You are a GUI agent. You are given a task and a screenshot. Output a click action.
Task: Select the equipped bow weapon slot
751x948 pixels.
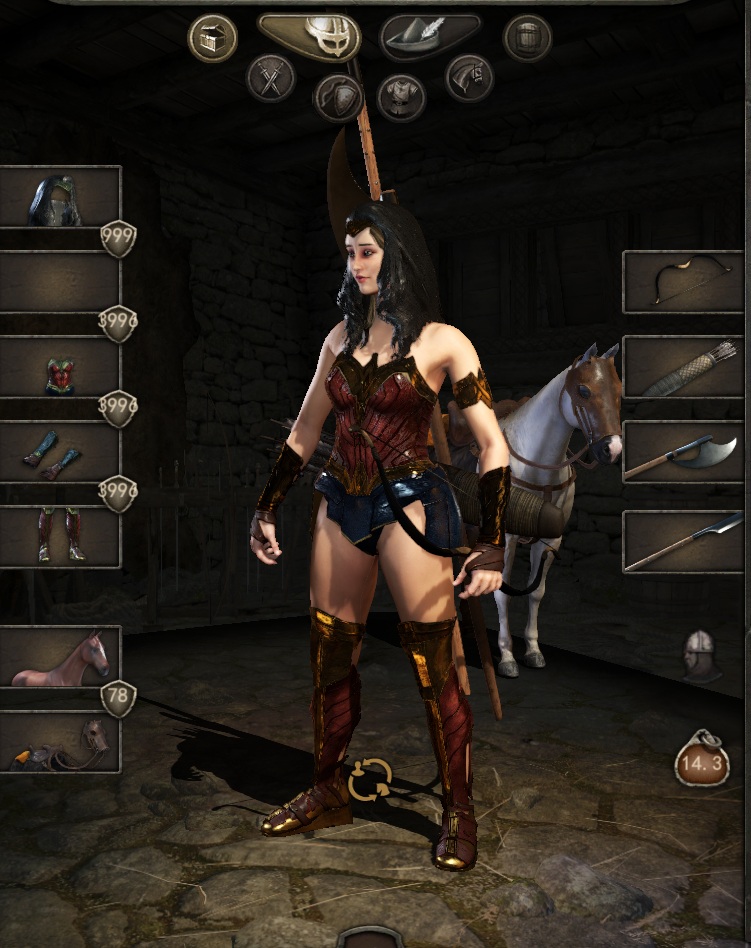tap(683, 282)
